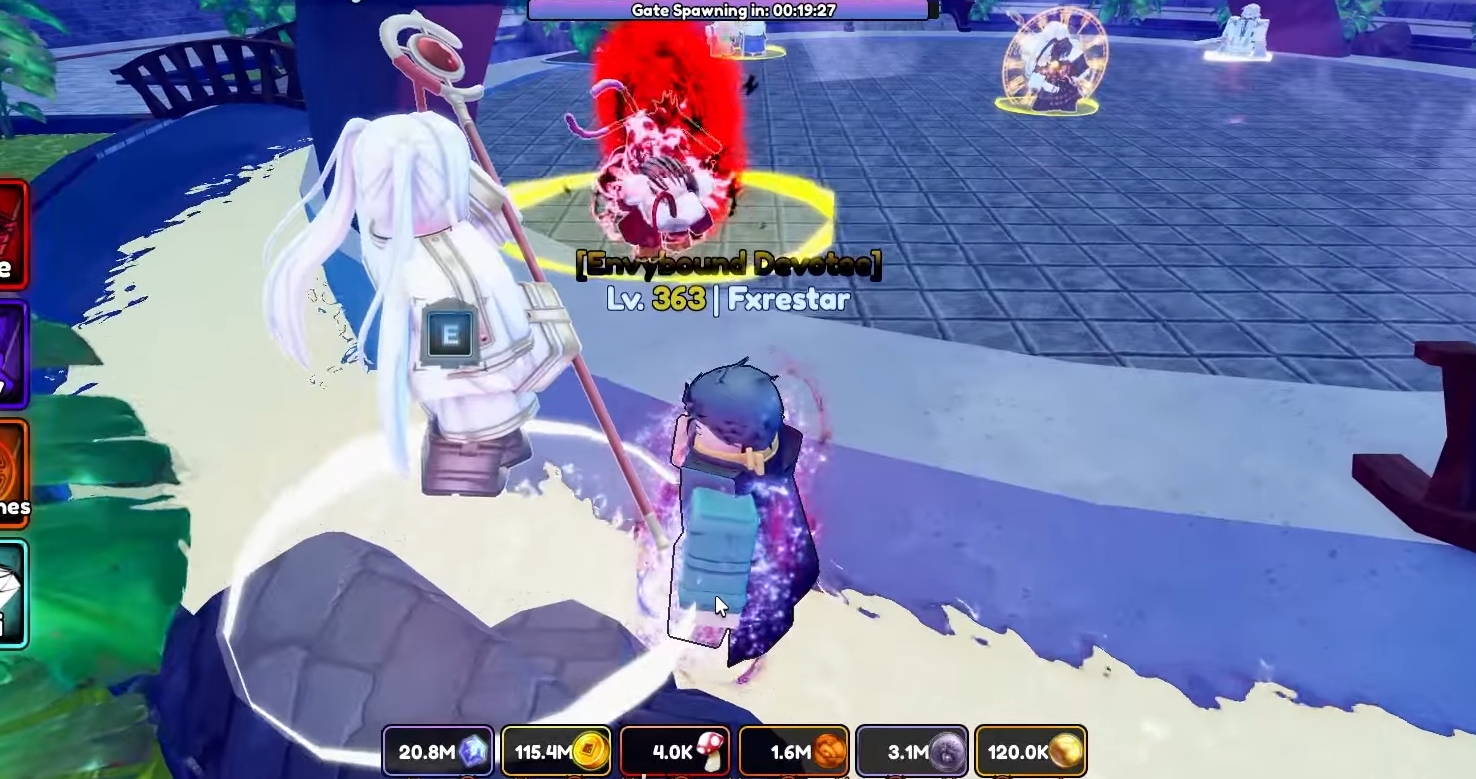Viewport: 1476px width, 779px height.
Task: Select the Fxrestar username text
Action: pos(790,299)
